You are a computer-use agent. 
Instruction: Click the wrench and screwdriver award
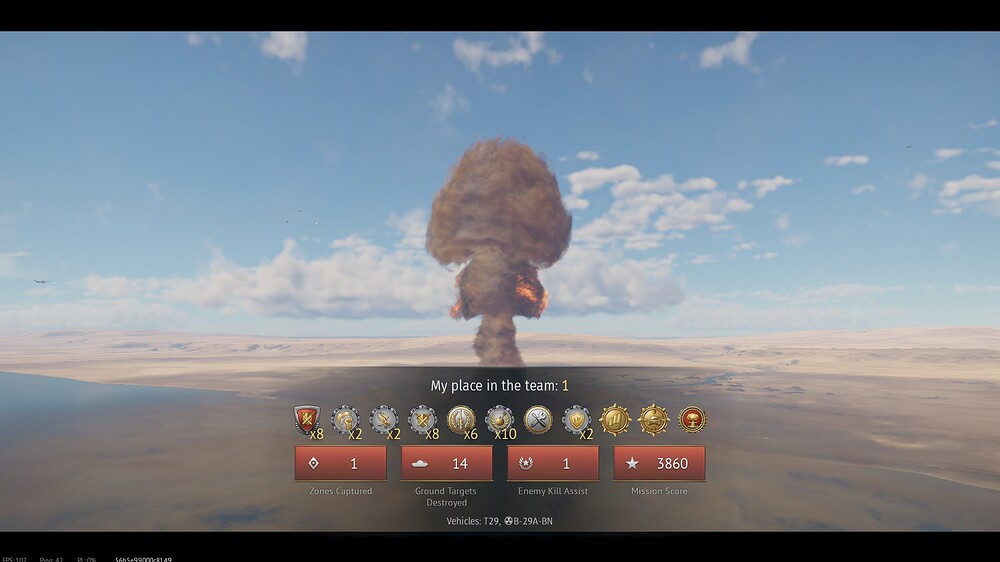click(x=538, y=419)
